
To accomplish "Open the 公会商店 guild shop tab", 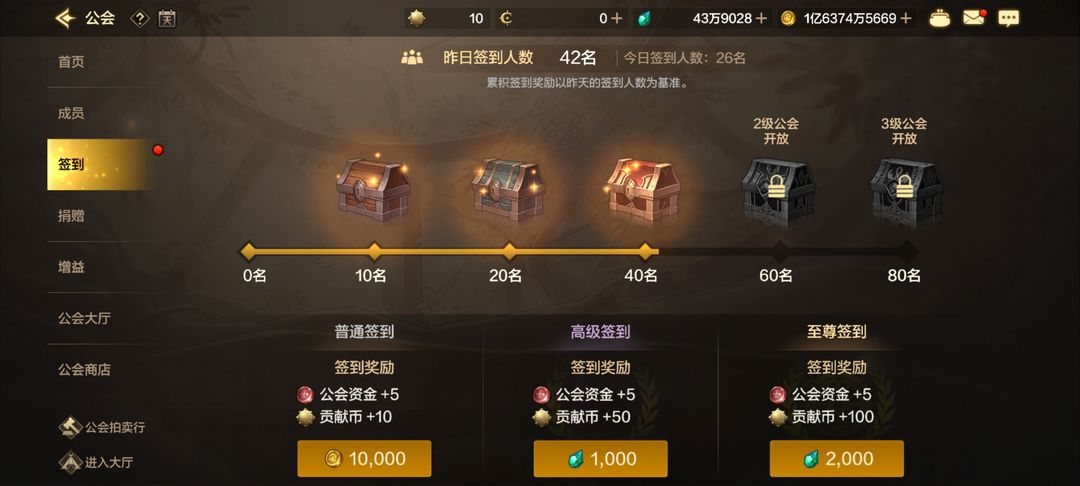I will [85, 369].
